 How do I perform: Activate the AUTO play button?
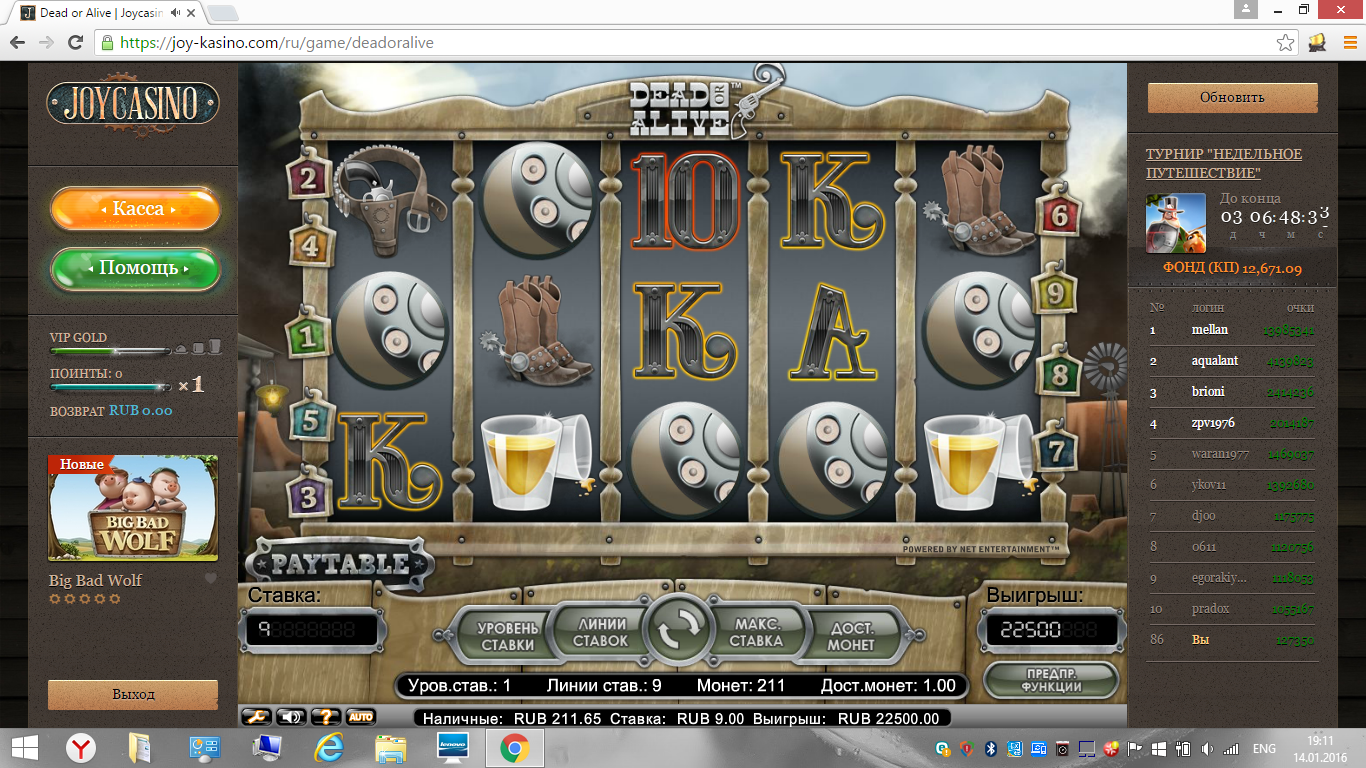pyautogui.click(x=360, y=716)
